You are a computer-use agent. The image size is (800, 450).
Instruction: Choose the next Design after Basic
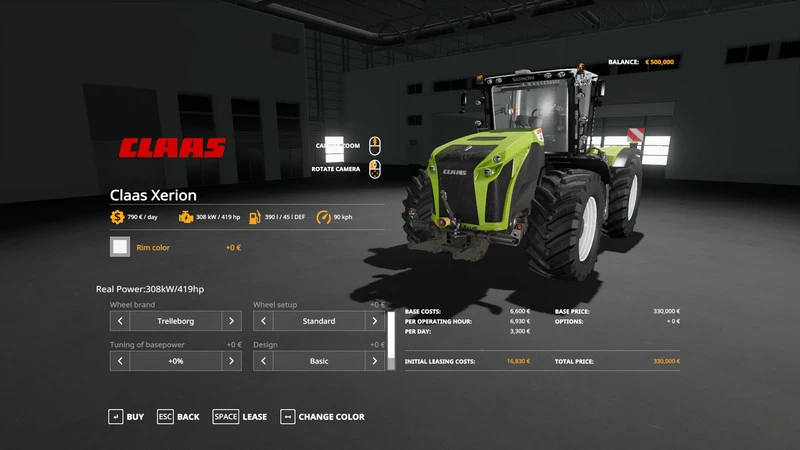point(374,361)
